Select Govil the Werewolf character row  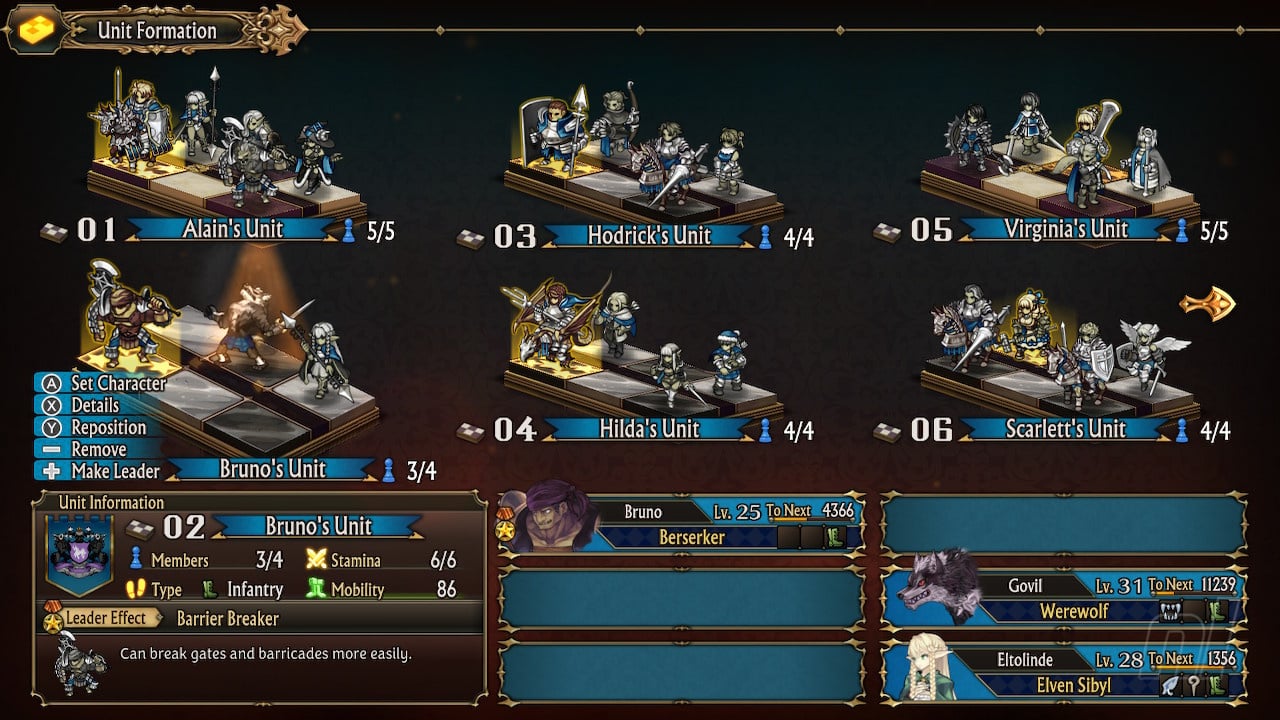pyautogui.click(x=1064, y=598)
